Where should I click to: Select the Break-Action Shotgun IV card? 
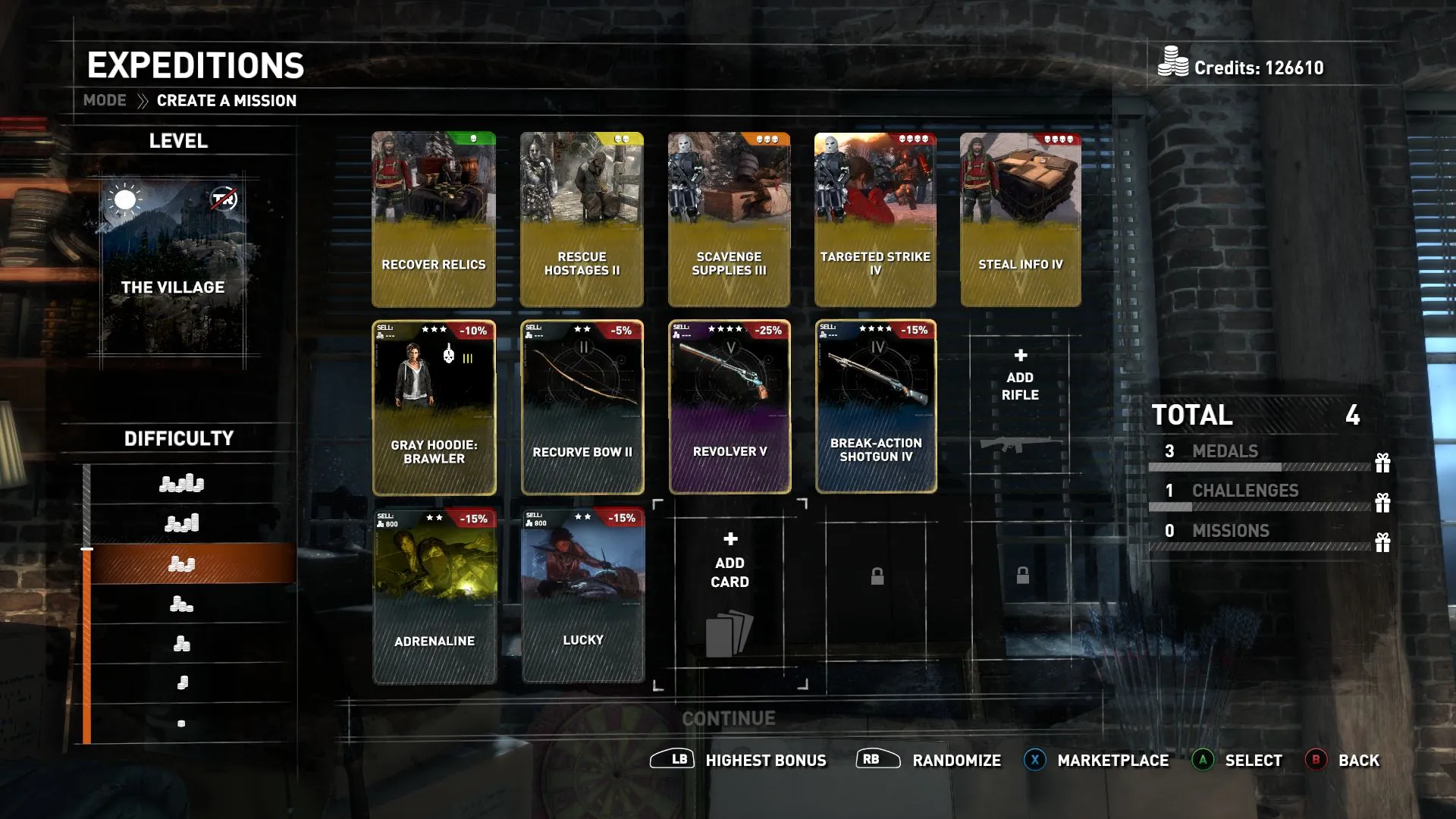click(876, 407)
